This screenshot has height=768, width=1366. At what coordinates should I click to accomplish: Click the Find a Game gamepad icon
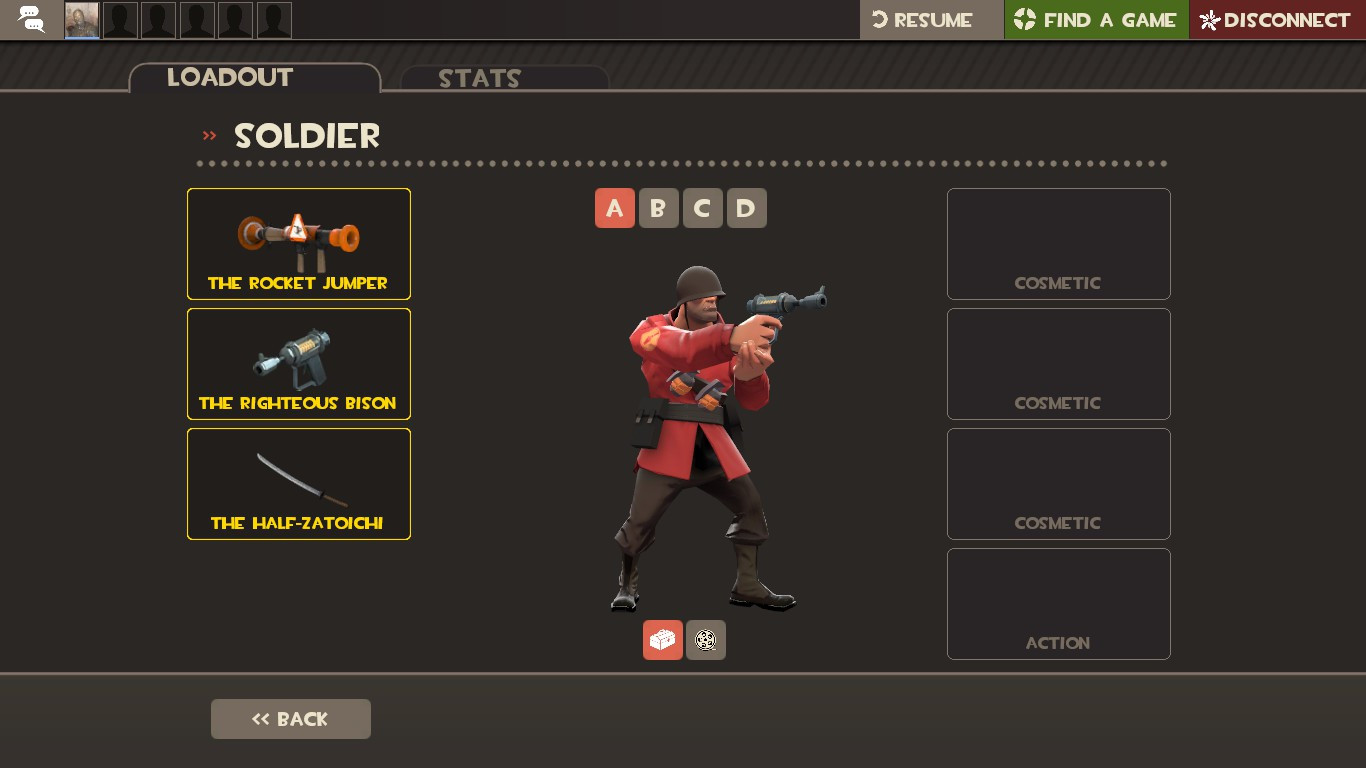point(1025,19)
